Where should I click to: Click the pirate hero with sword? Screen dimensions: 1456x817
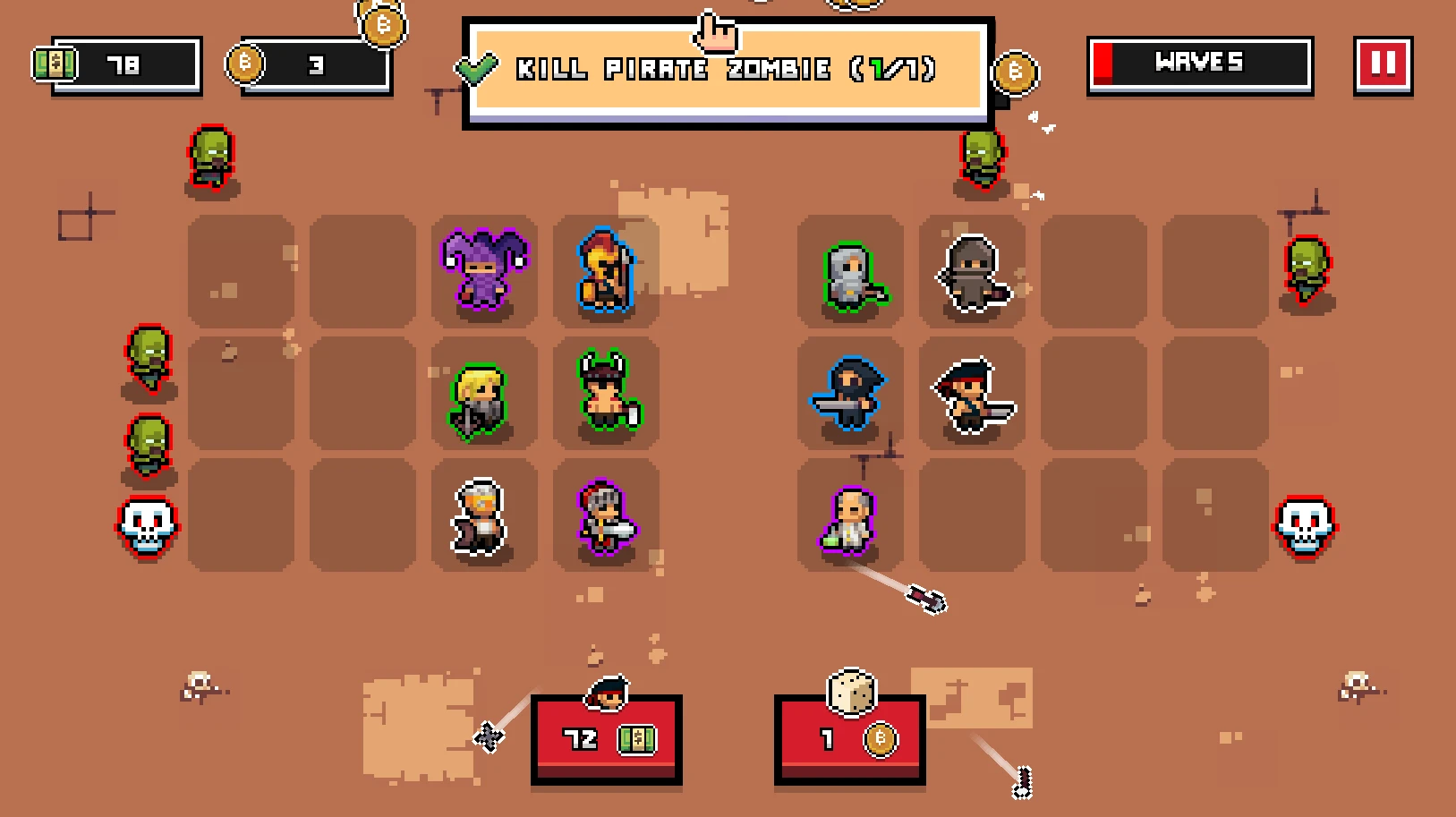(971, 394)
